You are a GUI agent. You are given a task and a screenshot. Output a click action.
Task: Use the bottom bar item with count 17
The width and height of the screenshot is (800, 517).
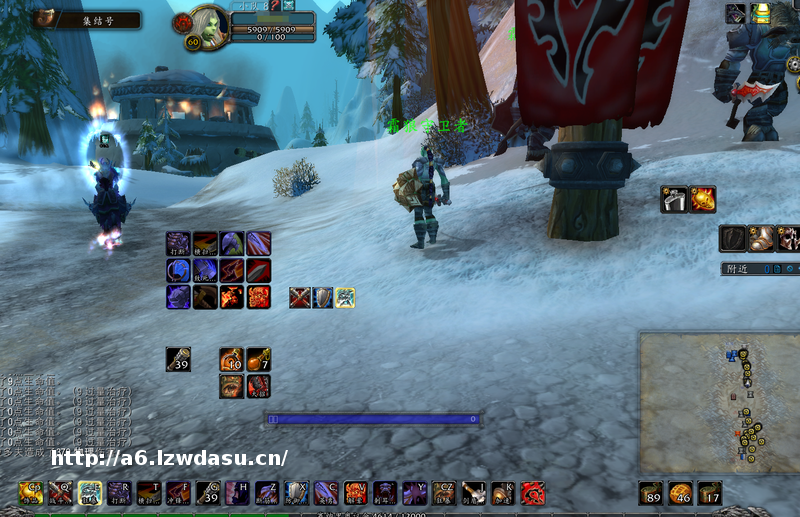pyautogui.click(x=710, y=492)
